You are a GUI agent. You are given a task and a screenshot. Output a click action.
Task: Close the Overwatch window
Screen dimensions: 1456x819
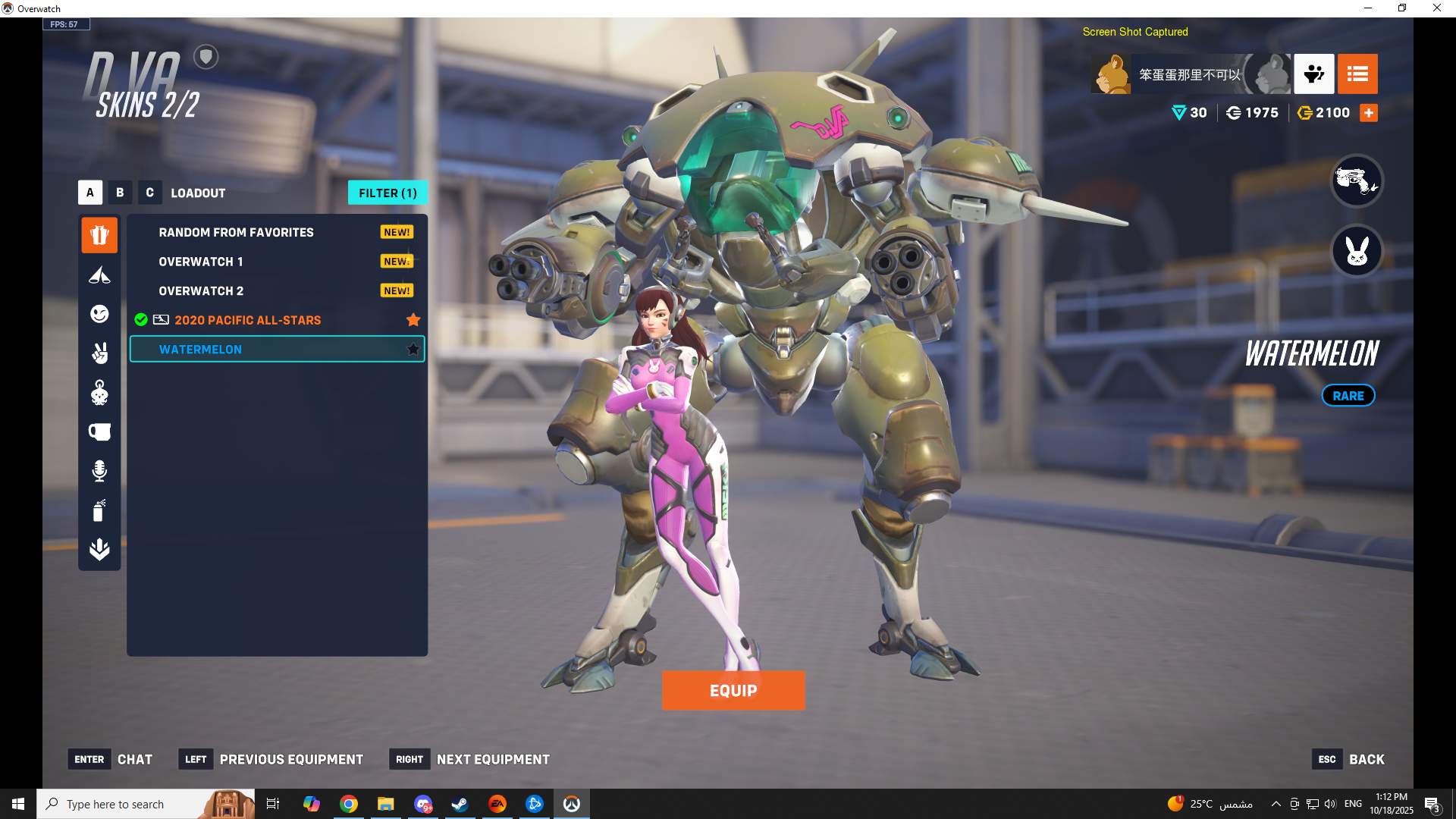click(1437, 8)
